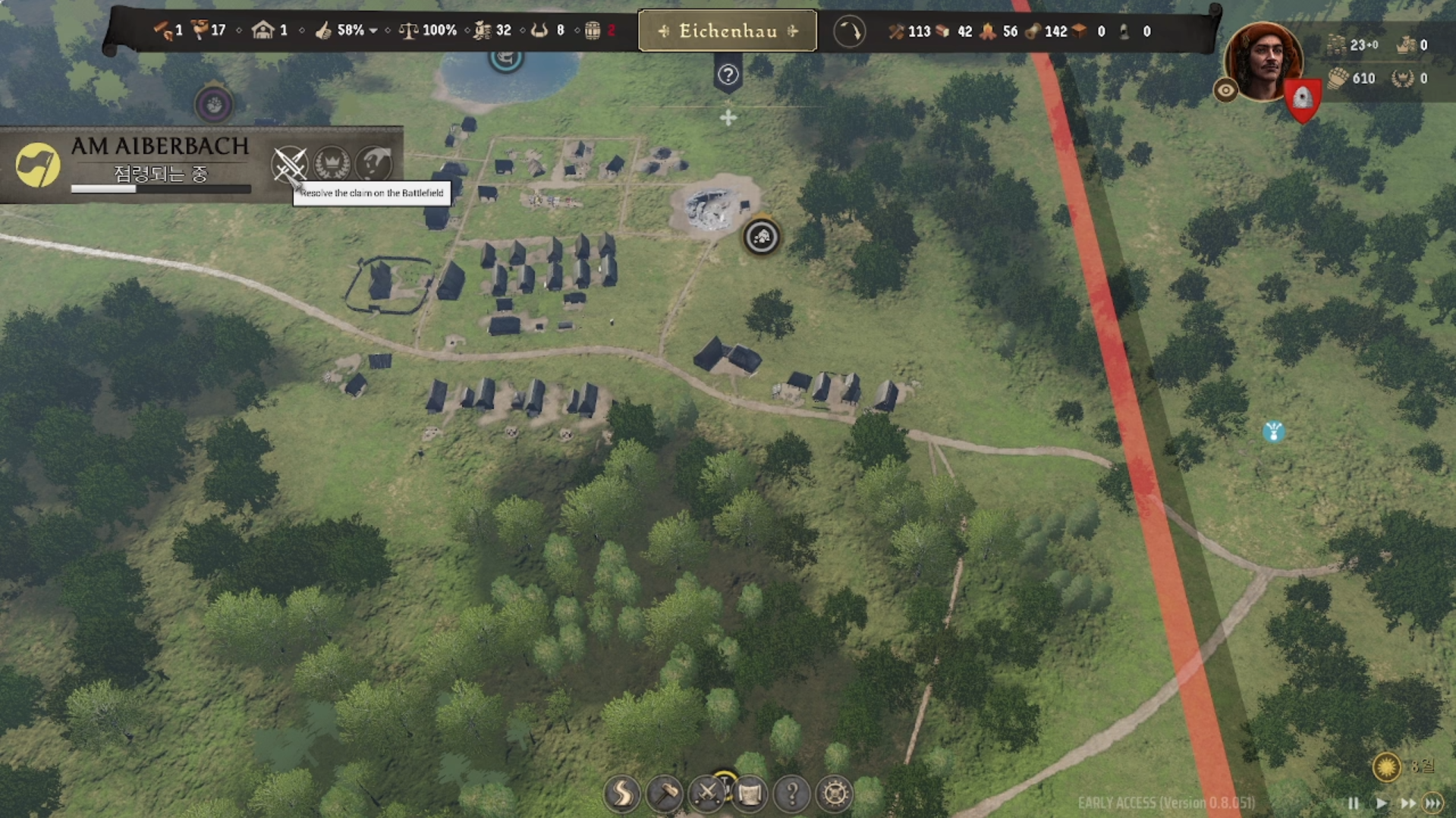Choose the hand-with-coin claim option
This screenshot has width=1456, height=818.
tap(373, 163)
